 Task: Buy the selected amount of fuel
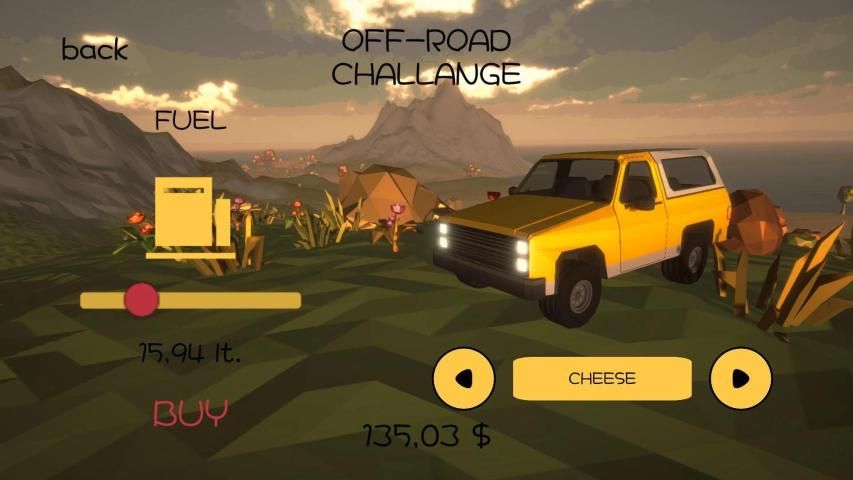(191, 412)
